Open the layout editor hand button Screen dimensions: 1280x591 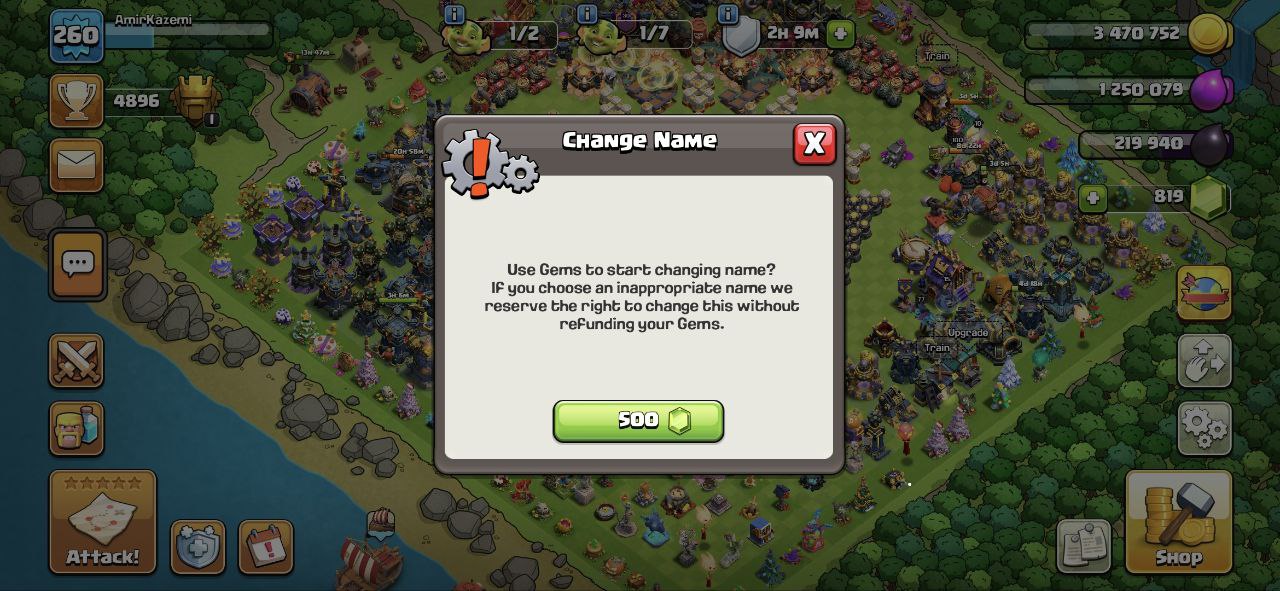point(1204,361)
